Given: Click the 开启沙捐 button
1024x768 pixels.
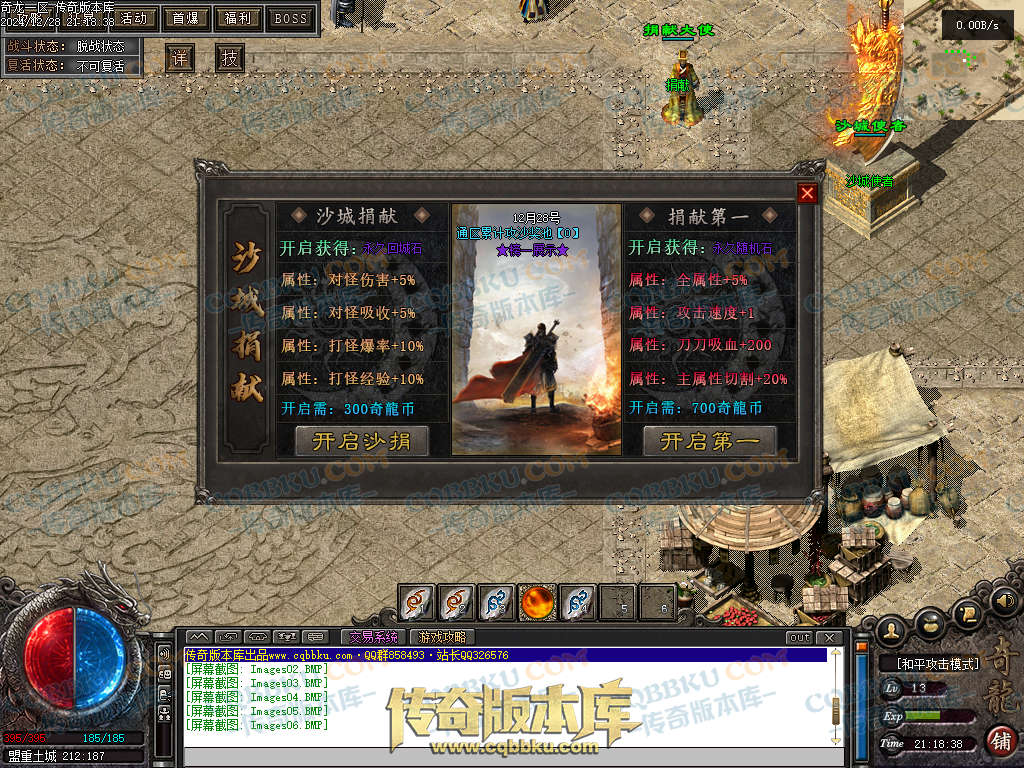Looking at the screenshot, I should pos(361,441).
